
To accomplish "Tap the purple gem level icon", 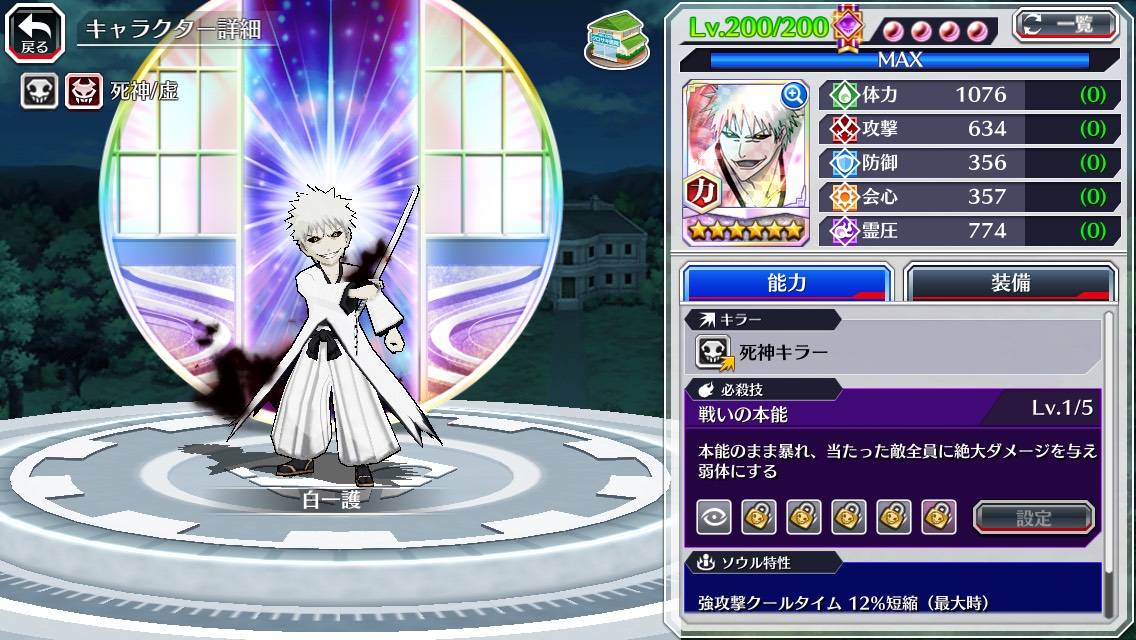I will coord(848,27).
